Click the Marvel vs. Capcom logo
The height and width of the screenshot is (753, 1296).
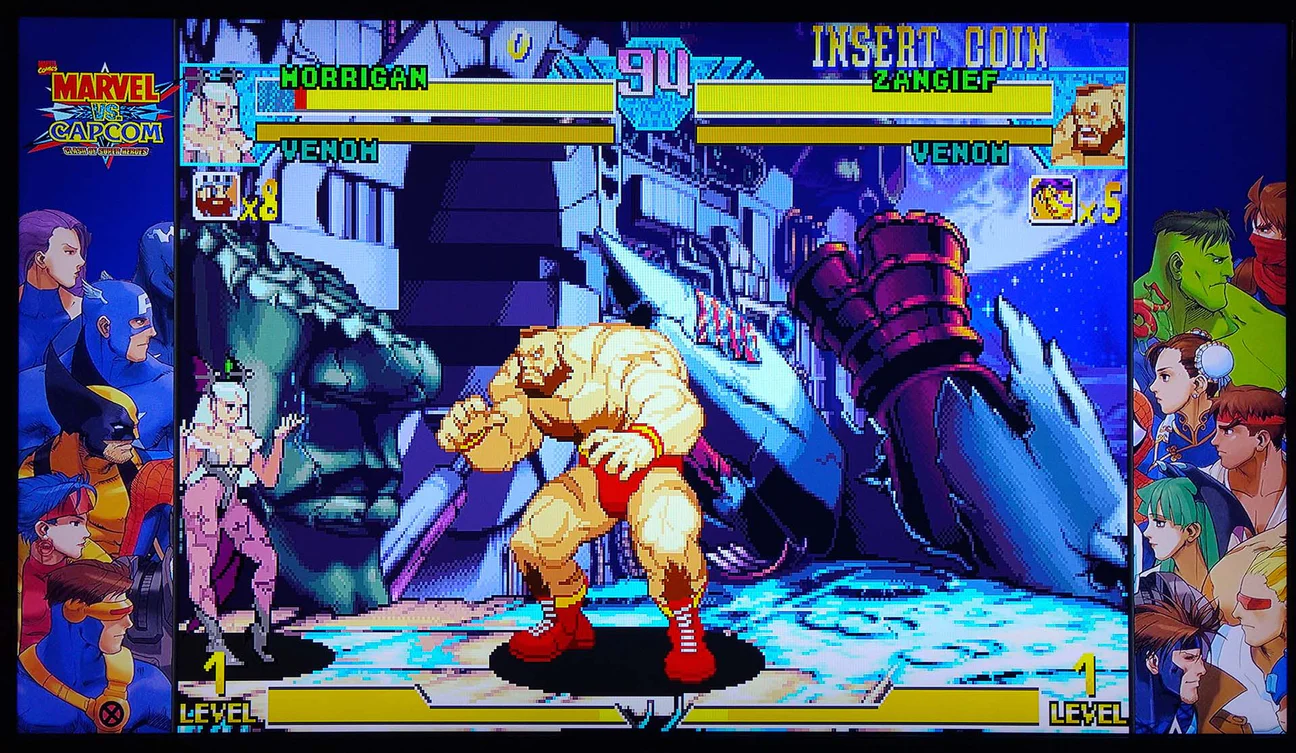tap(99, 112)
